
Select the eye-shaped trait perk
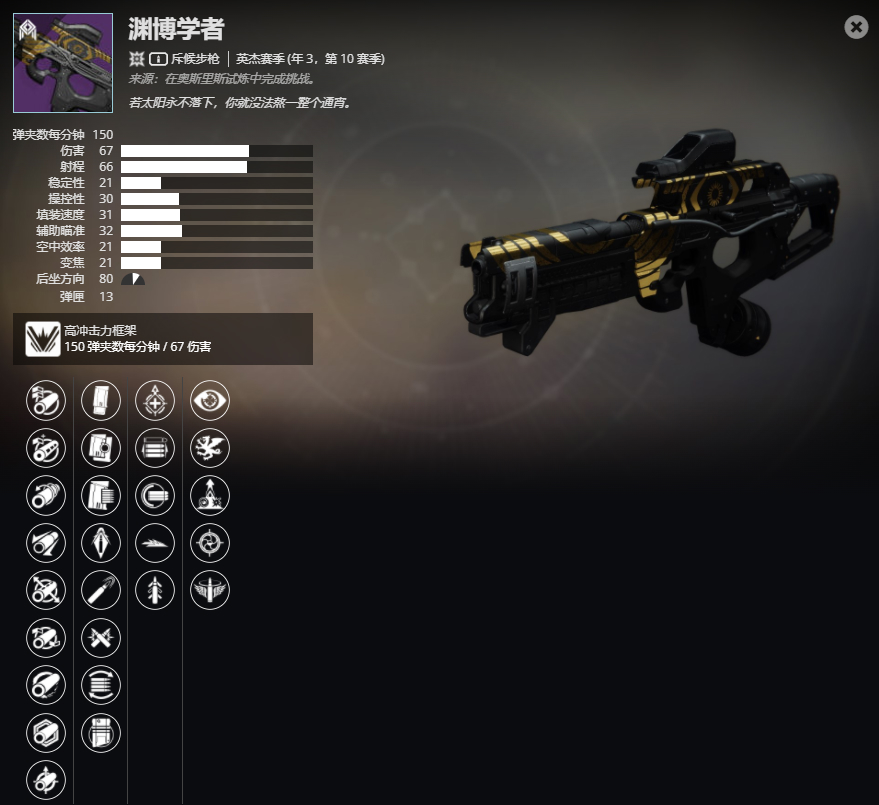210,401
